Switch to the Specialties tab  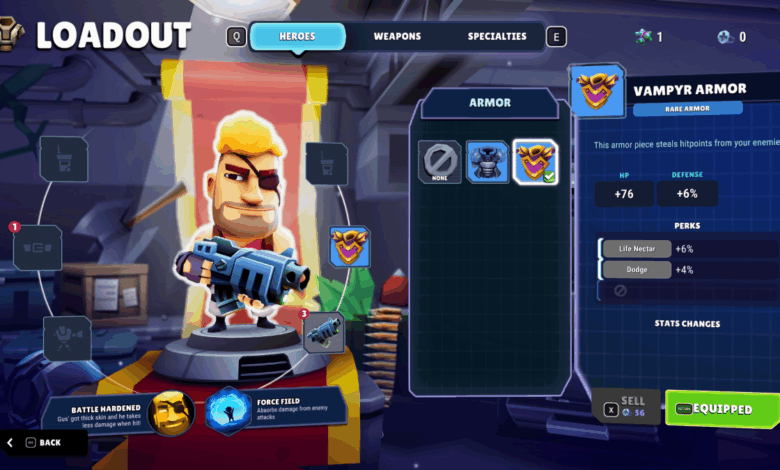pos(497,37)
